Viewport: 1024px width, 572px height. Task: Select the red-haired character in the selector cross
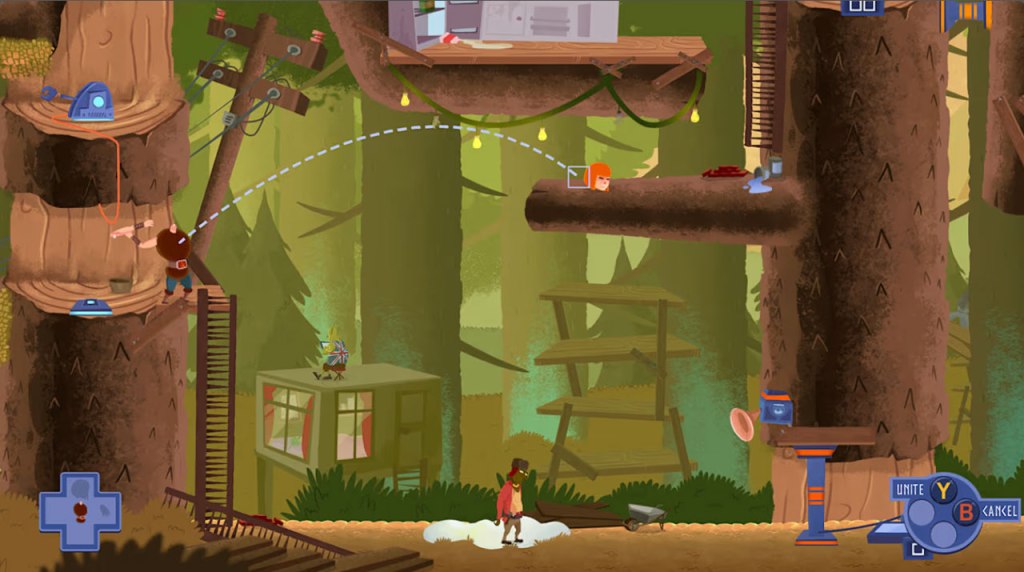(80, 511)
